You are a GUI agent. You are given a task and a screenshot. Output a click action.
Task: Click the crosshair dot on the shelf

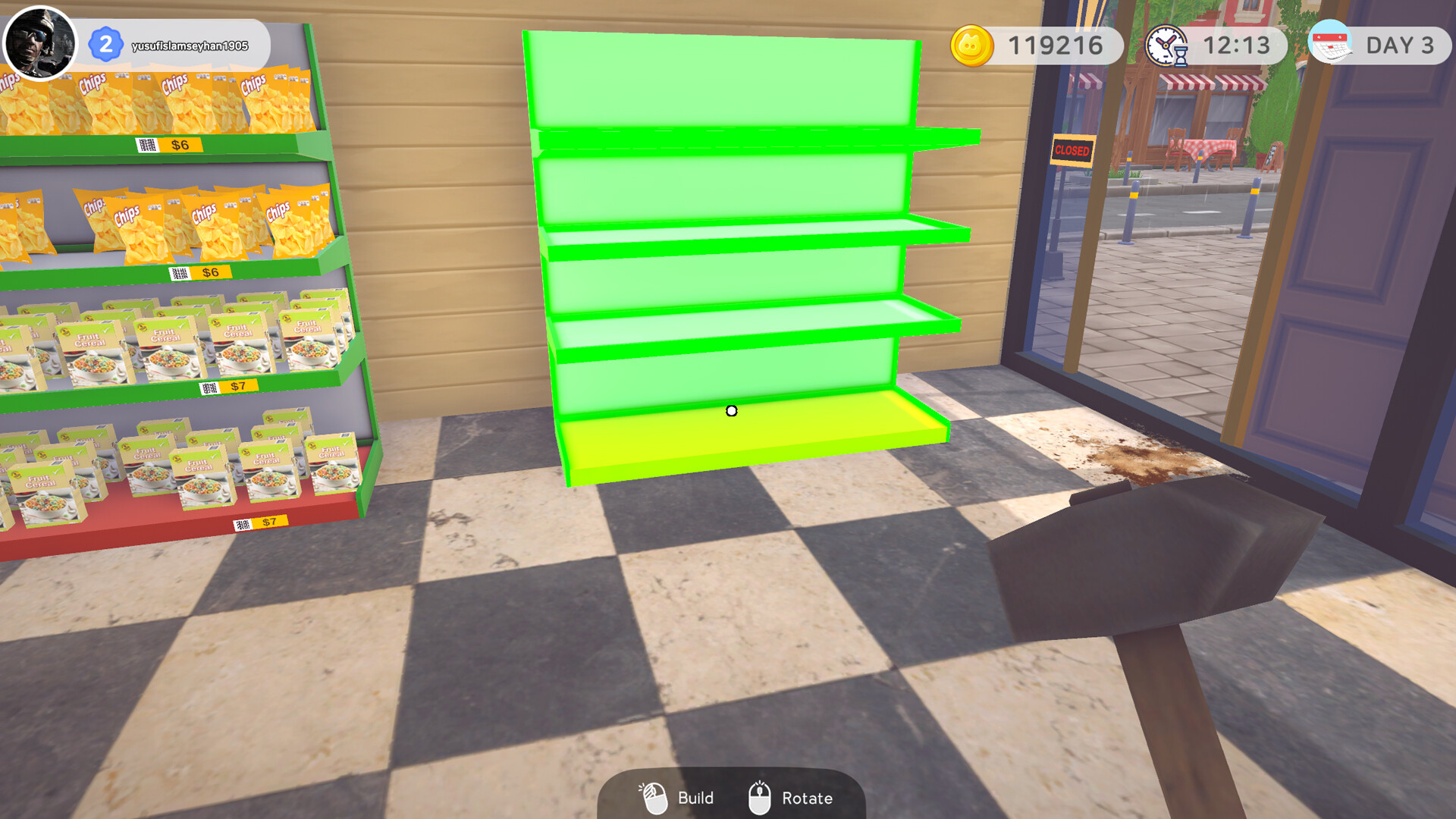coord(731,411)
